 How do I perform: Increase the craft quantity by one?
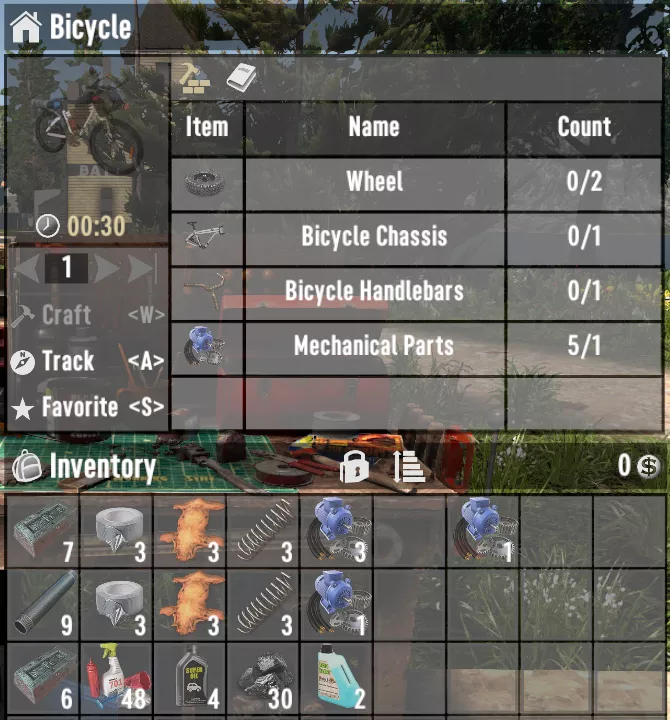[x=108, y=268]
